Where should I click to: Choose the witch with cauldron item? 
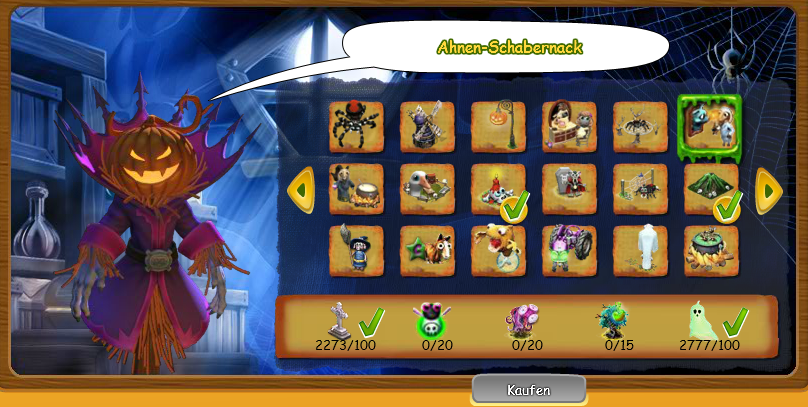(356, 188)
